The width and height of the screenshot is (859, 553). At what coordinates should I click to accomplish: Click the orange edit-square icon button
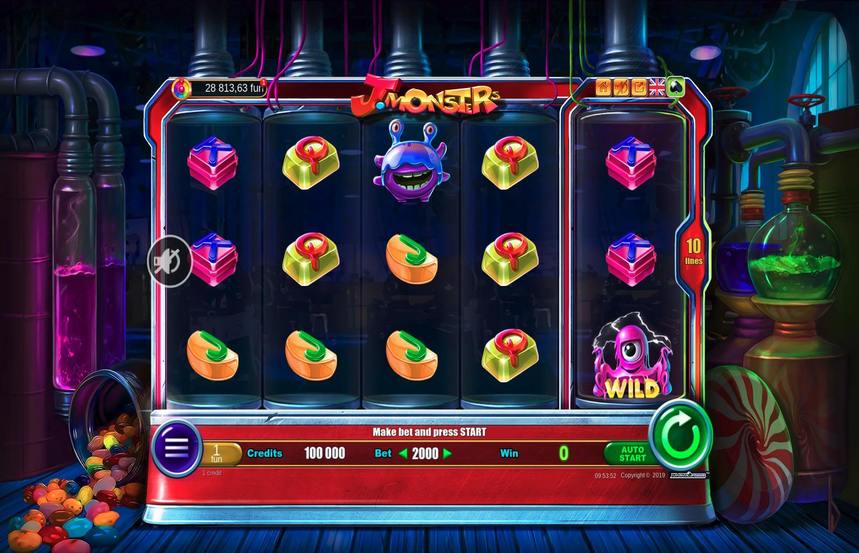click(639, 87)
